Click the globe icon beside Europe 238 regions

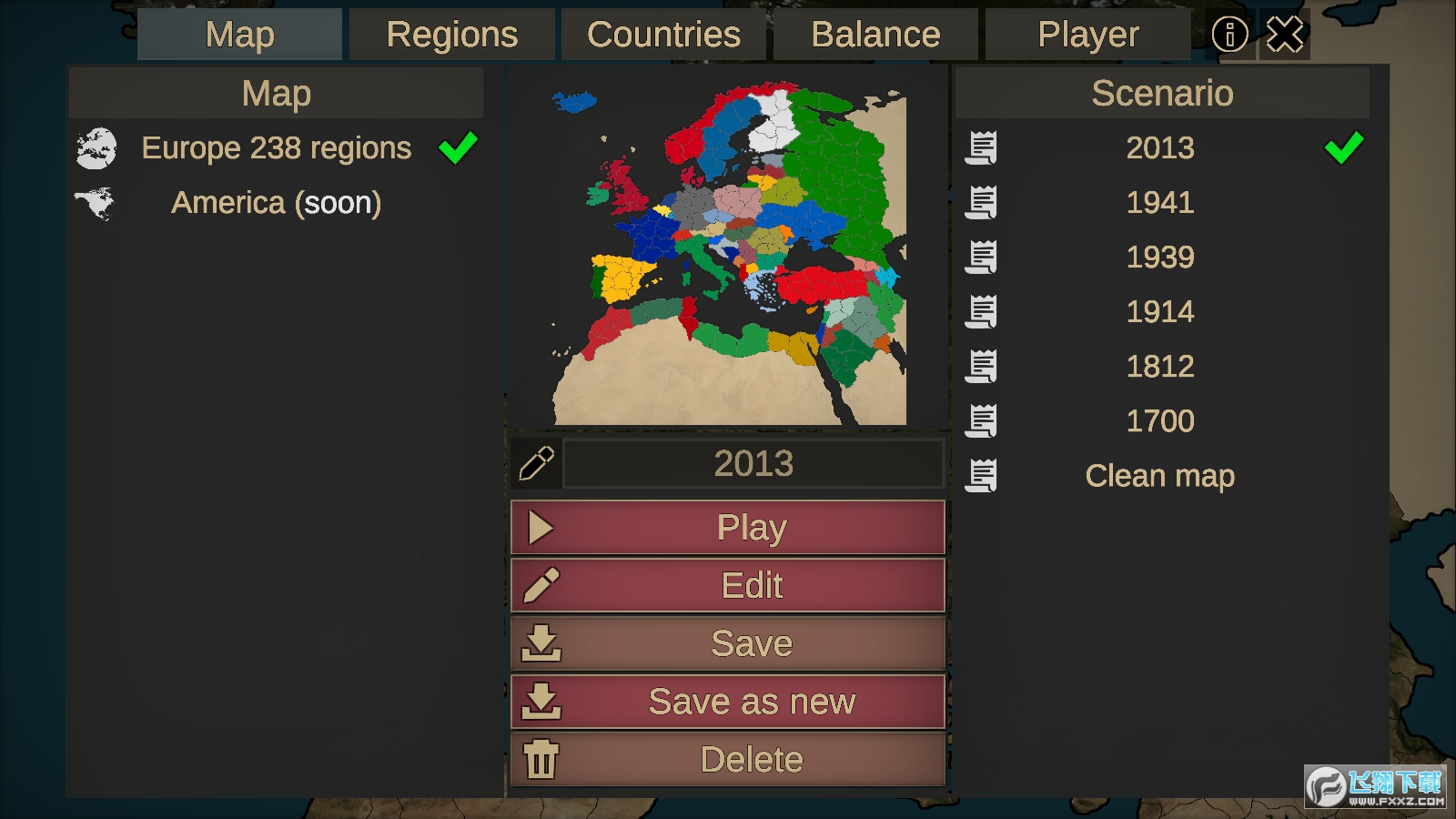(95, 148)
